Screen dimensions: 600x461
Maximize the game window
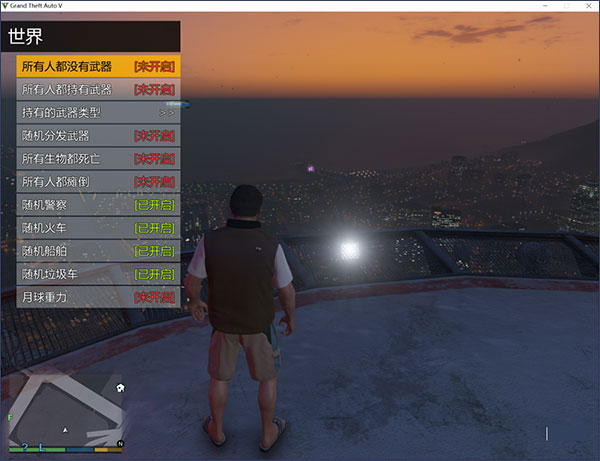coord(553,6)
